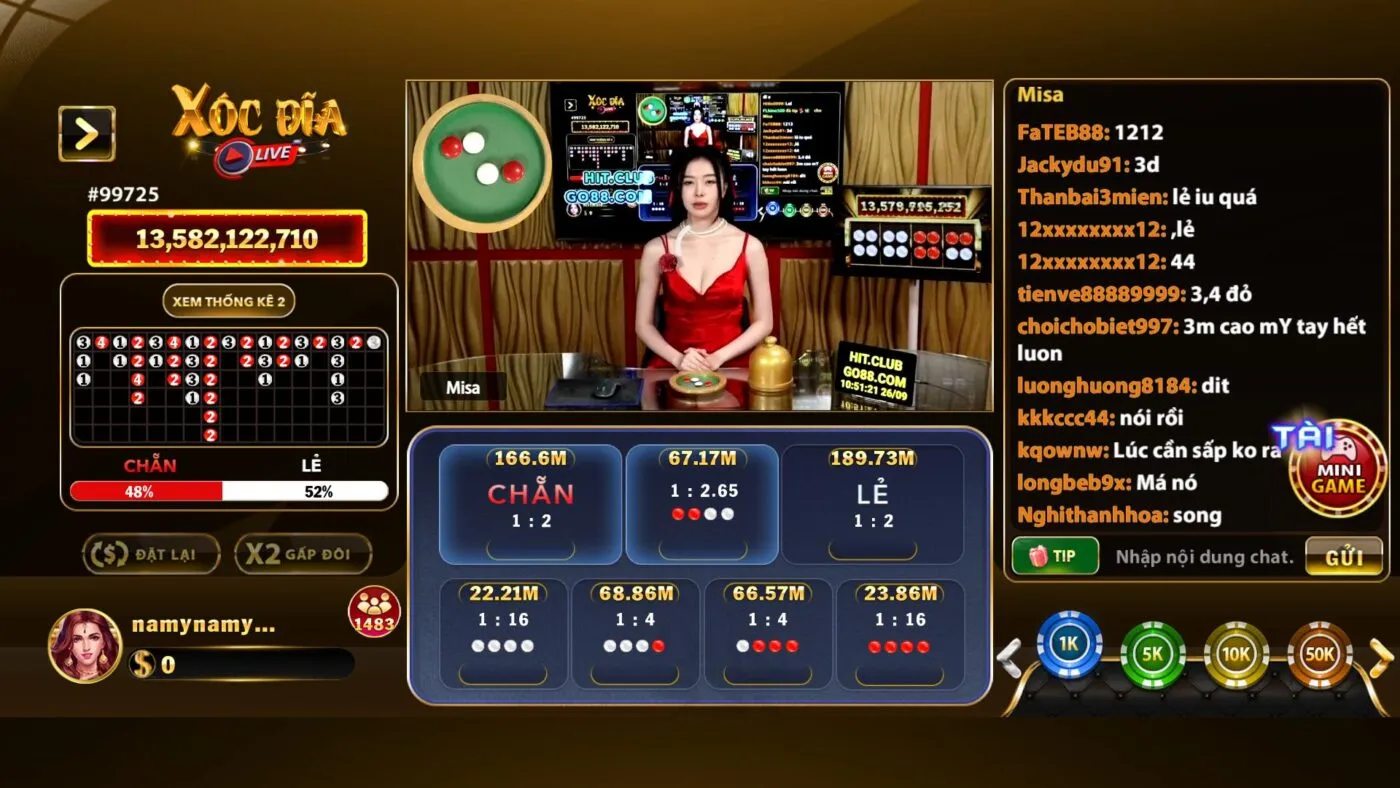
Task: Choose the 10K yellow chip
Action: (1236, 654)
